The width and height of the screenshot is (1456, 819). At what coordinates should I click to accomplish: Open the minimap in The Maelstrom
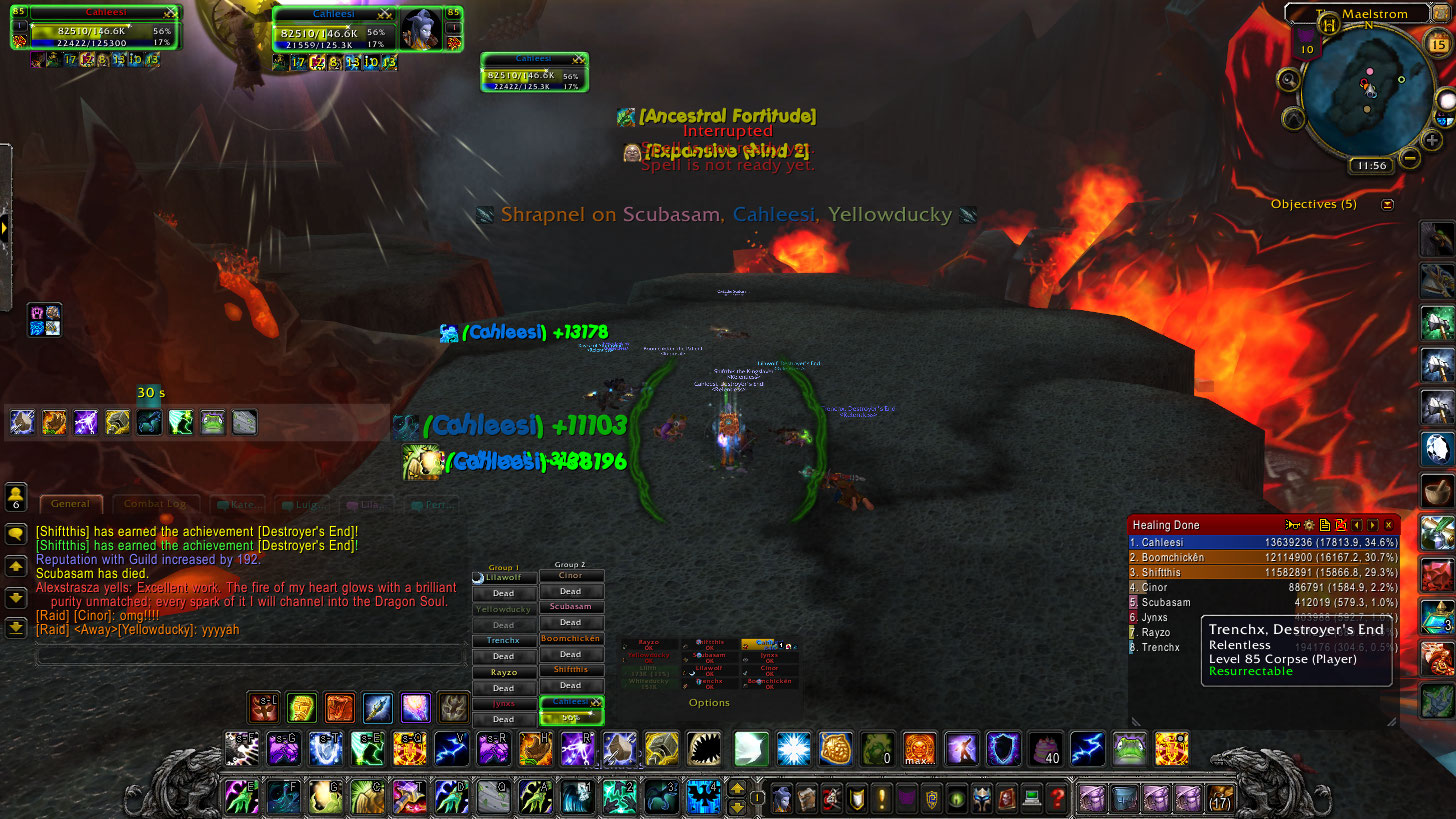click(1367, 88)
